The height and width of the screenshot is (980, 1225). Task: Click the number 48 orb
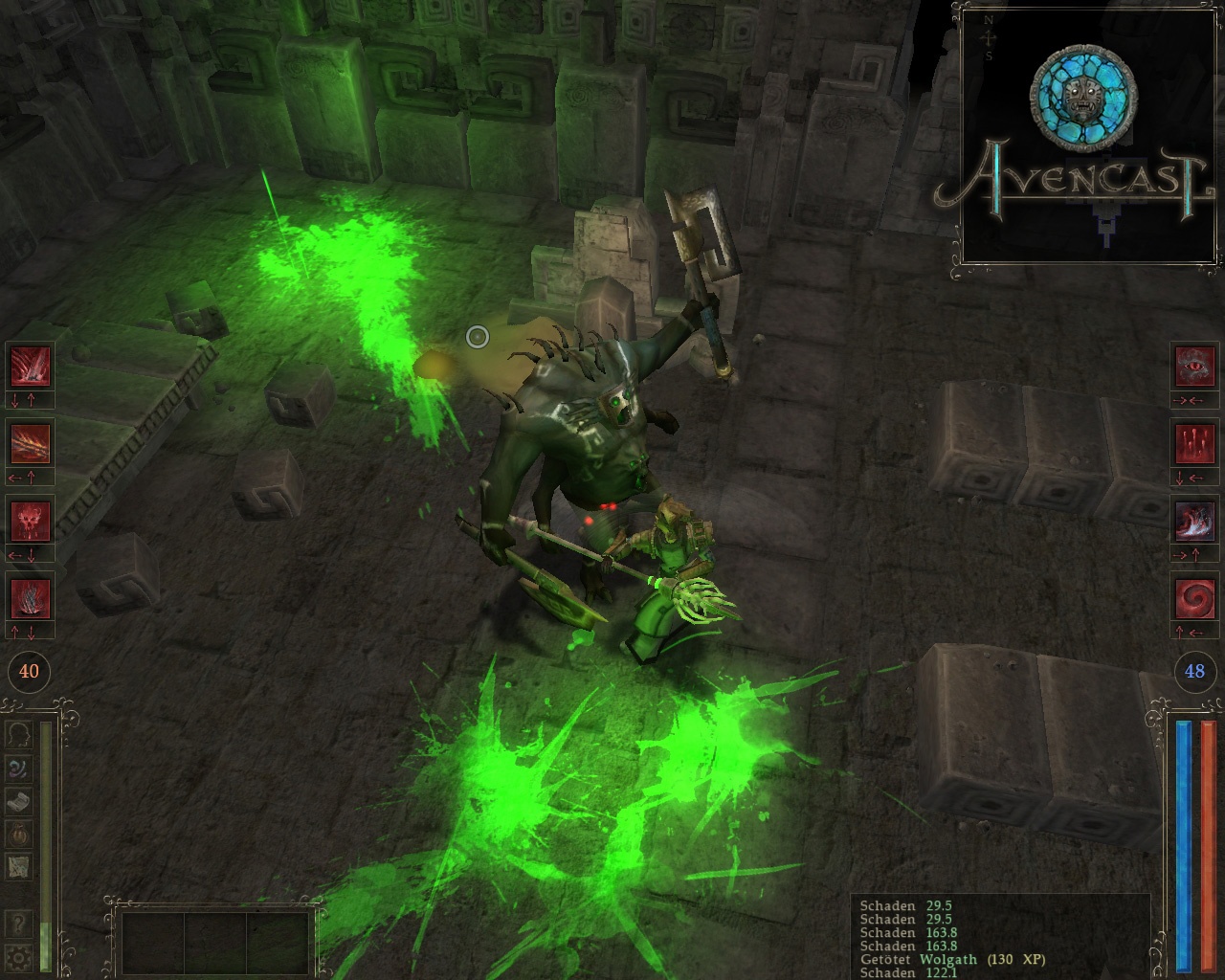click(1194, 673)
